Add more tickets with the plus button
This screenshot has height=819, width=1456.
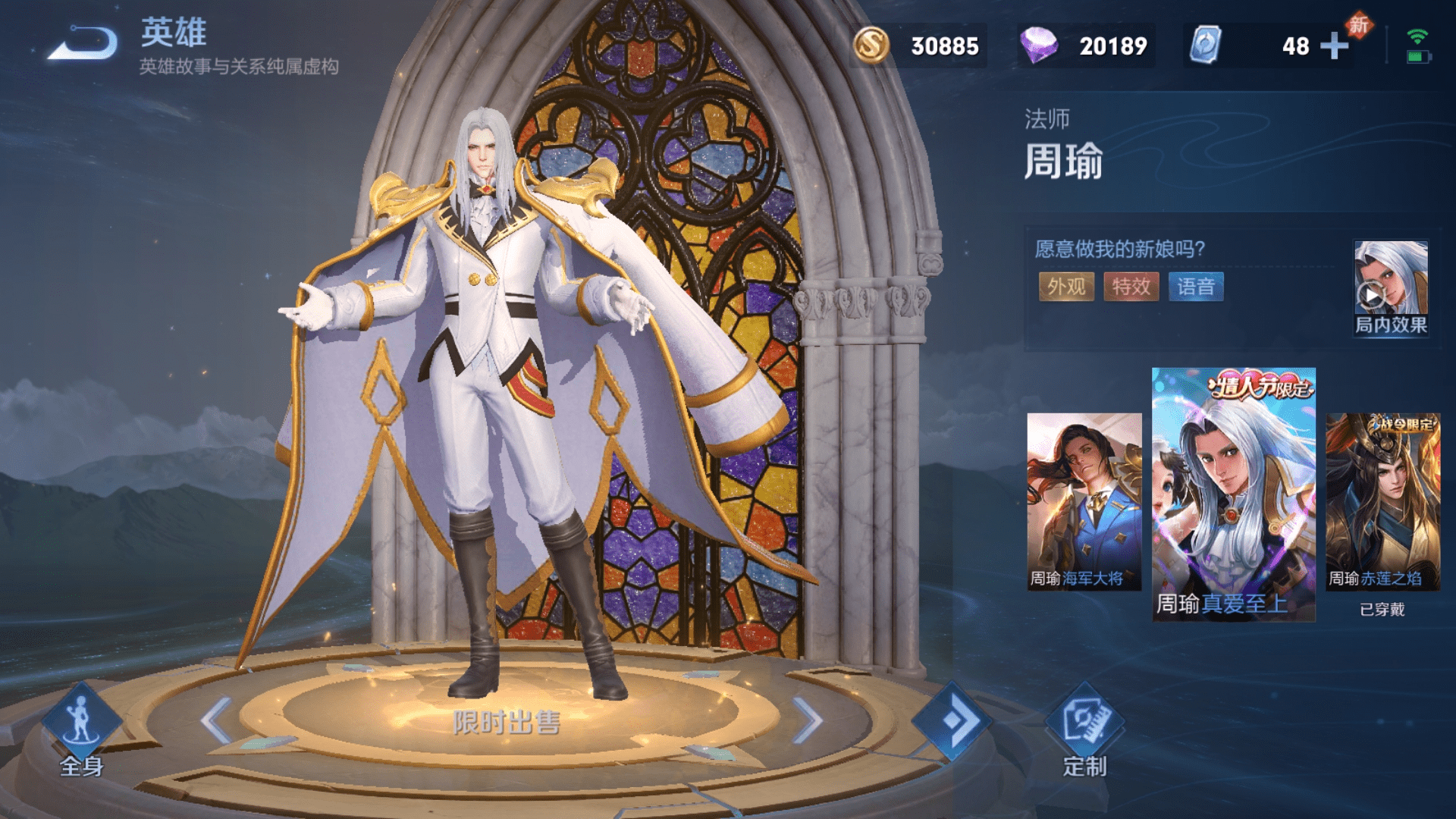pyautogui.click(x=1334, y=46)
